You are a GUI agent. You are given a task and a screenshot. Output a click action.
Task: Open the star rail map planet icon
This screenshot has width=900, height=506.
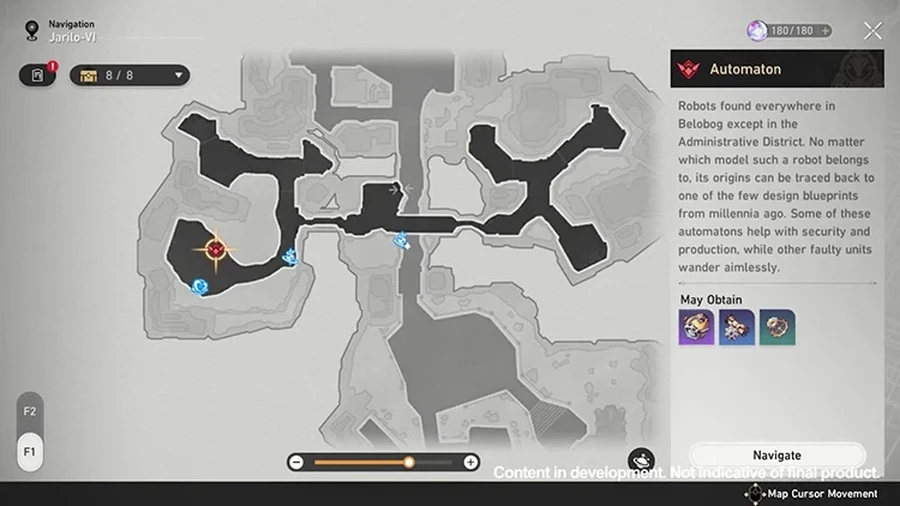641,461
